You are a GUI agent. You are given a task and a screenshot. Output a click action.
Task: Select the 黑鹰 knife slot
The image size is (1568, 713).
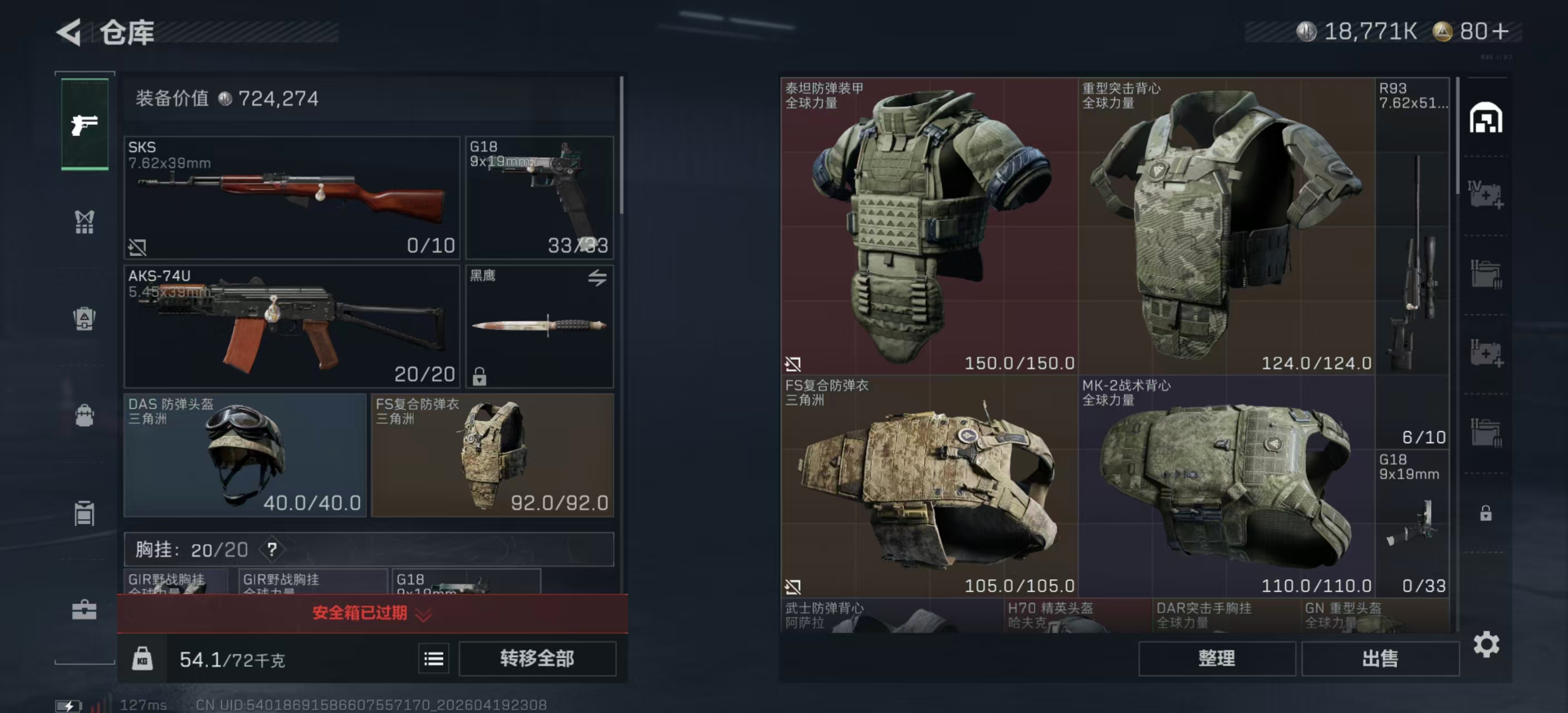[540, 326]
